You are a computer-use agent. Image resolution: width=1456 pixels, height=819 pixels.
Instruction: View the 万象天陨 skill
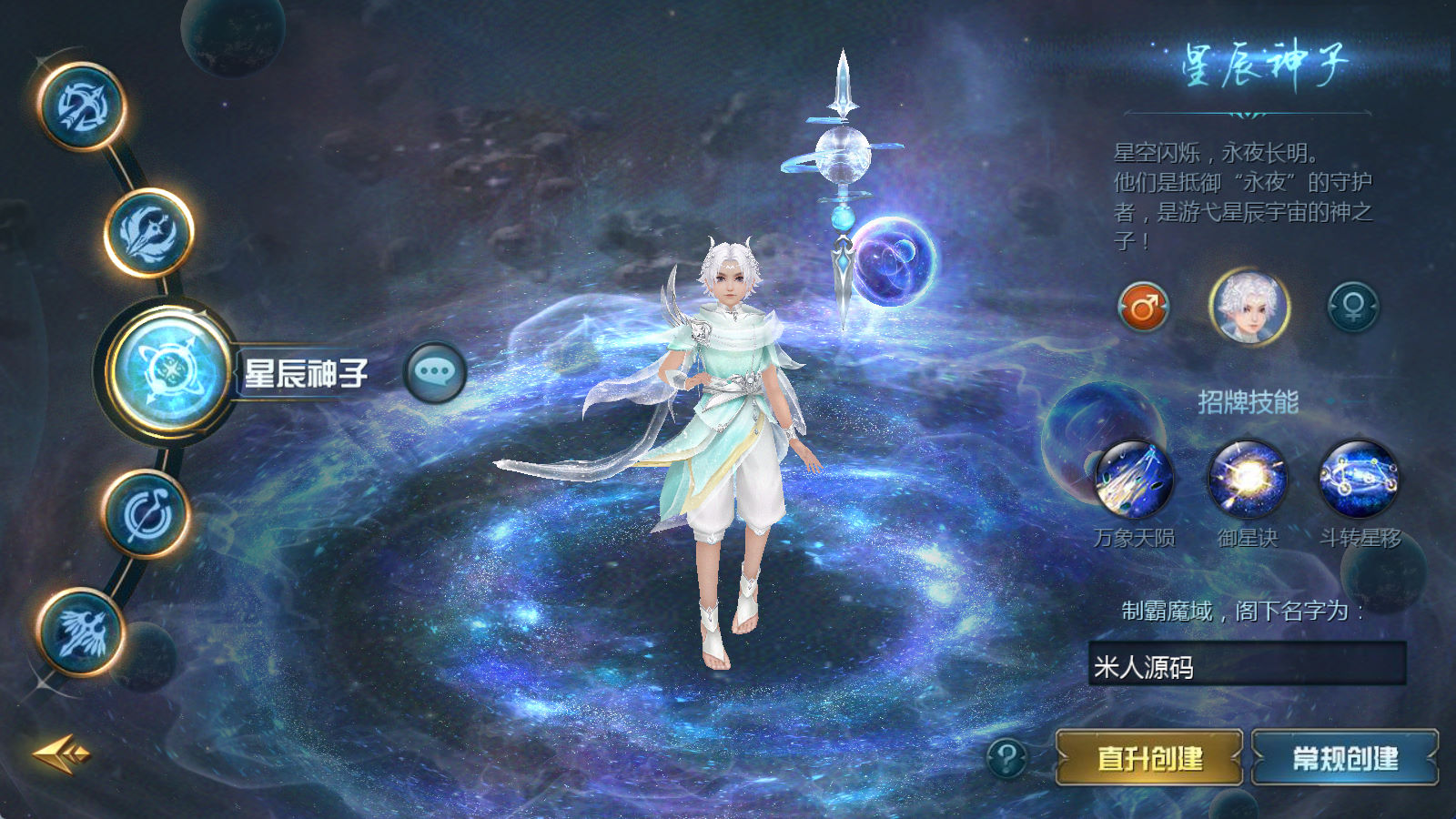coord(1134,480)
